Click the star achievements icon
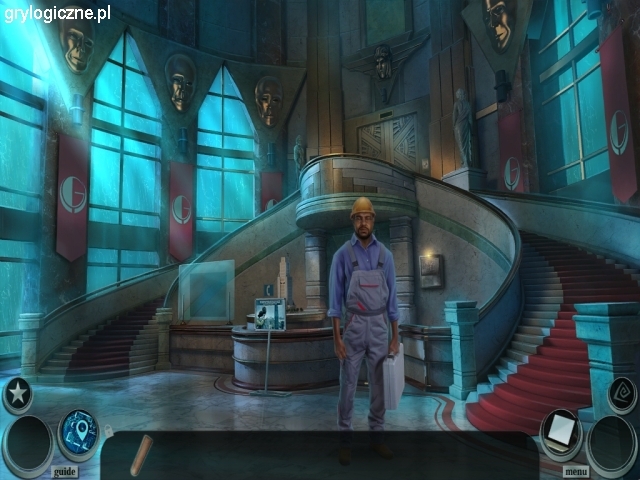The image size is (640, 480). [x=17, y=394]
